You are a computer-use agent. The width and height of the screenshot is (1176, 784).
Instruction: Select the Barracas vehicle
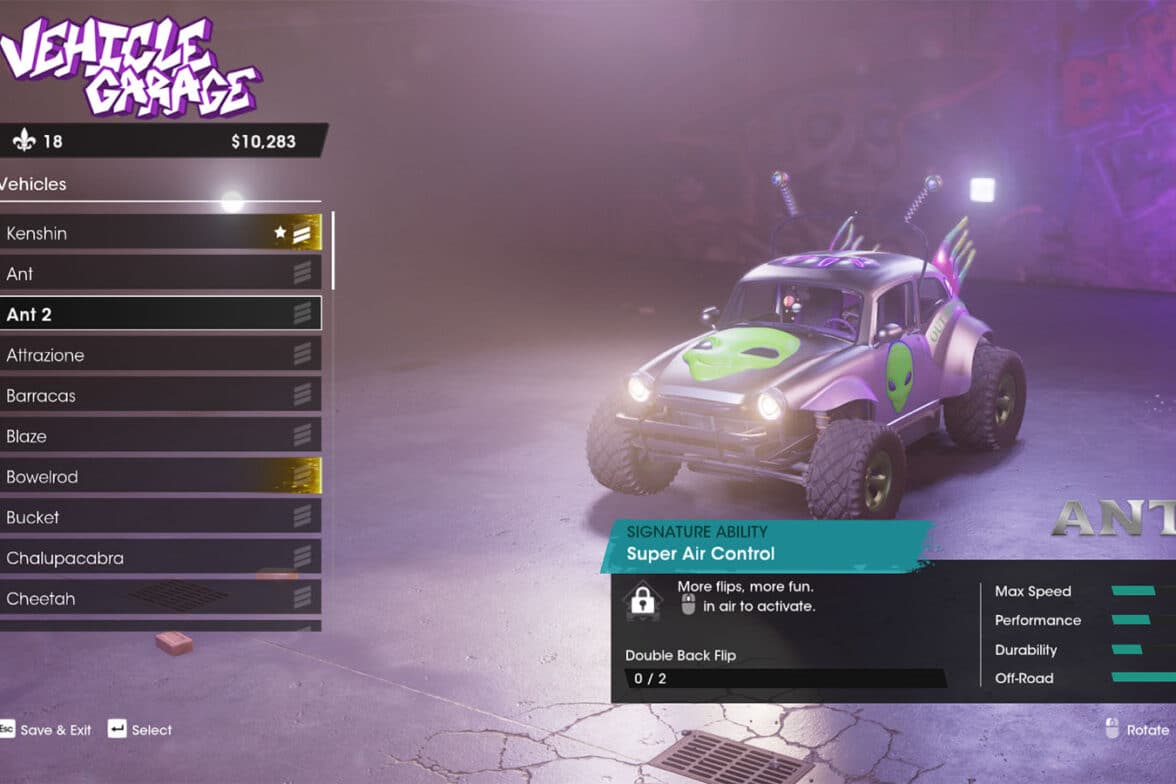coord(160,396)
